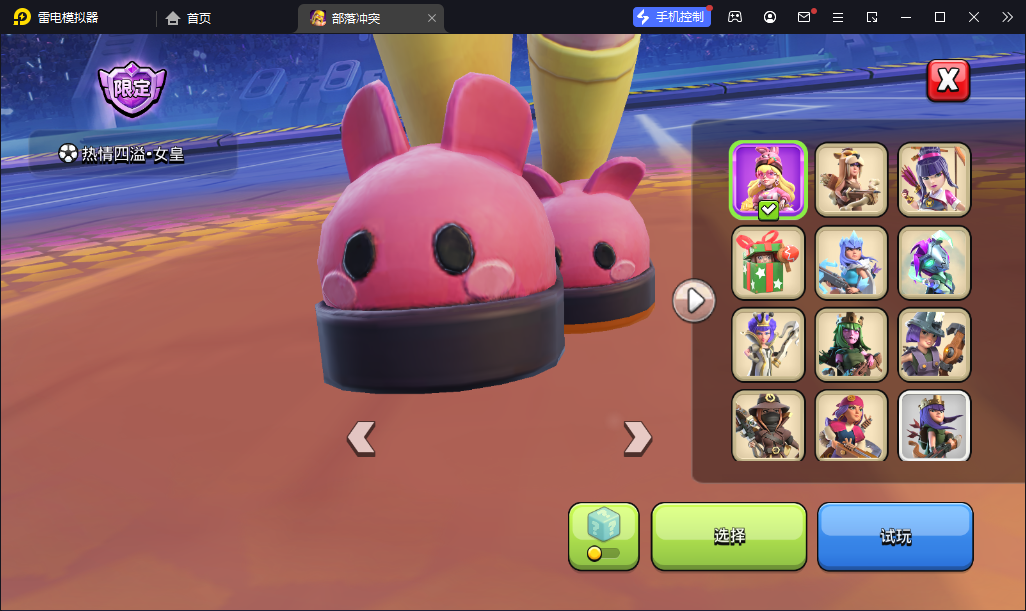
Task: Rotate preview with the right chevron arrow
Action: click(637, 437)
